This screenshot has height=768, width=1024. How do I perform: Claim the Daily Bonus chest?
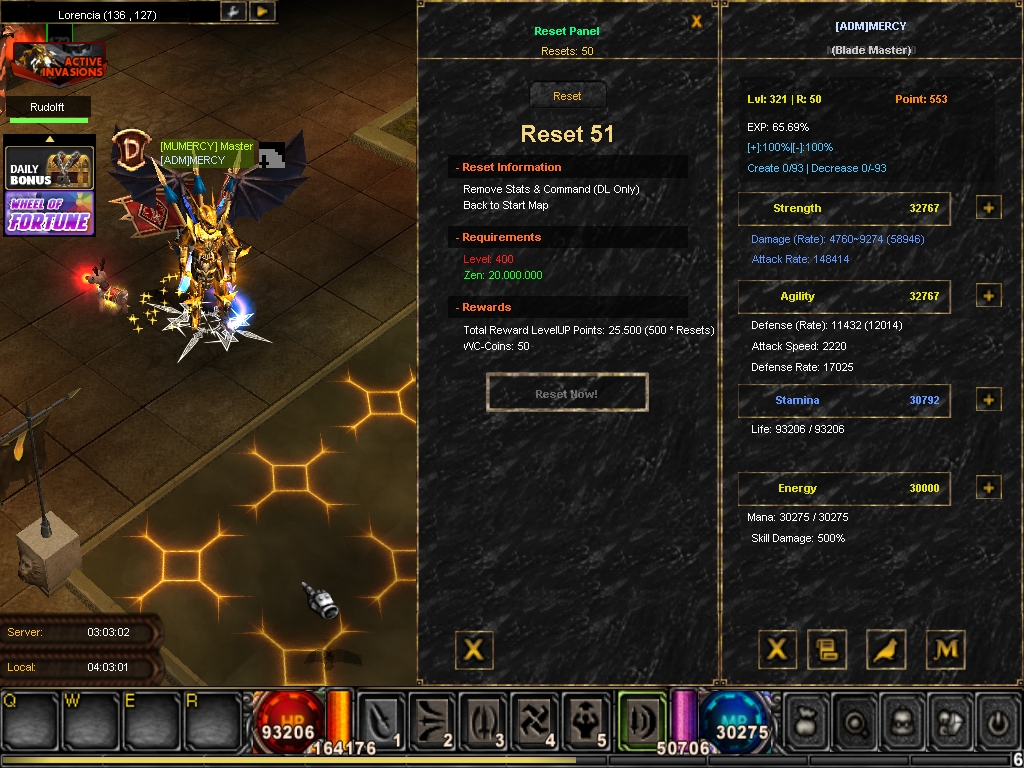(x=50, y=168)
